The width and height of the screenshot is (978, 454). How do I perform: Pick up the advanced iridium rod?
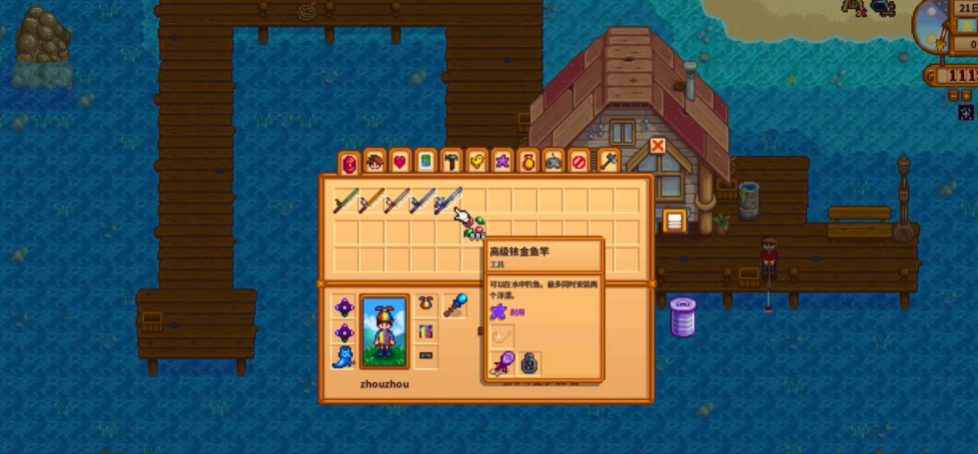coord(447,201)
